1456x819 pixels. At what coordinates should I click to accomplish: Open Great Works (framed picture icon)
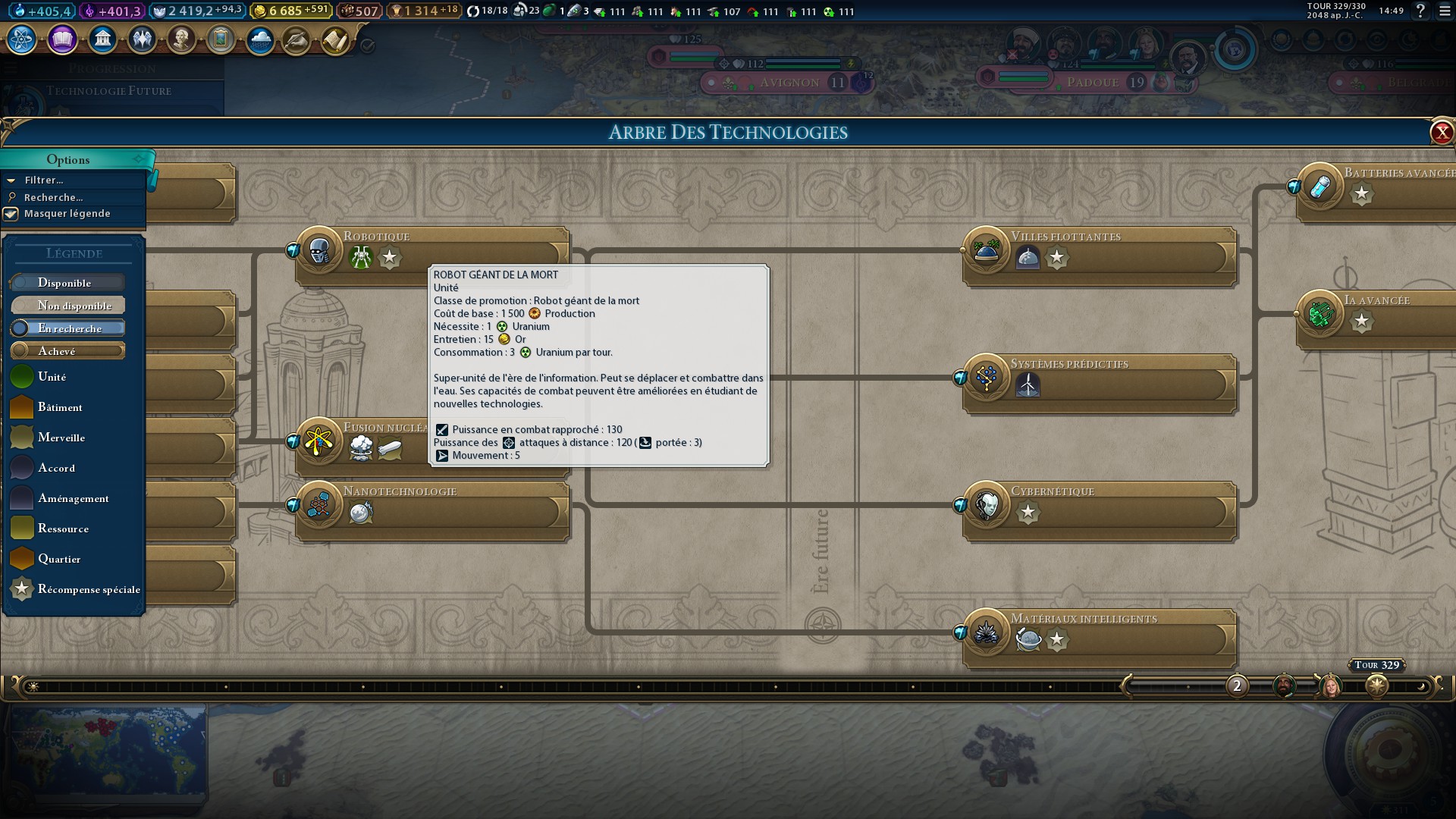221,39
